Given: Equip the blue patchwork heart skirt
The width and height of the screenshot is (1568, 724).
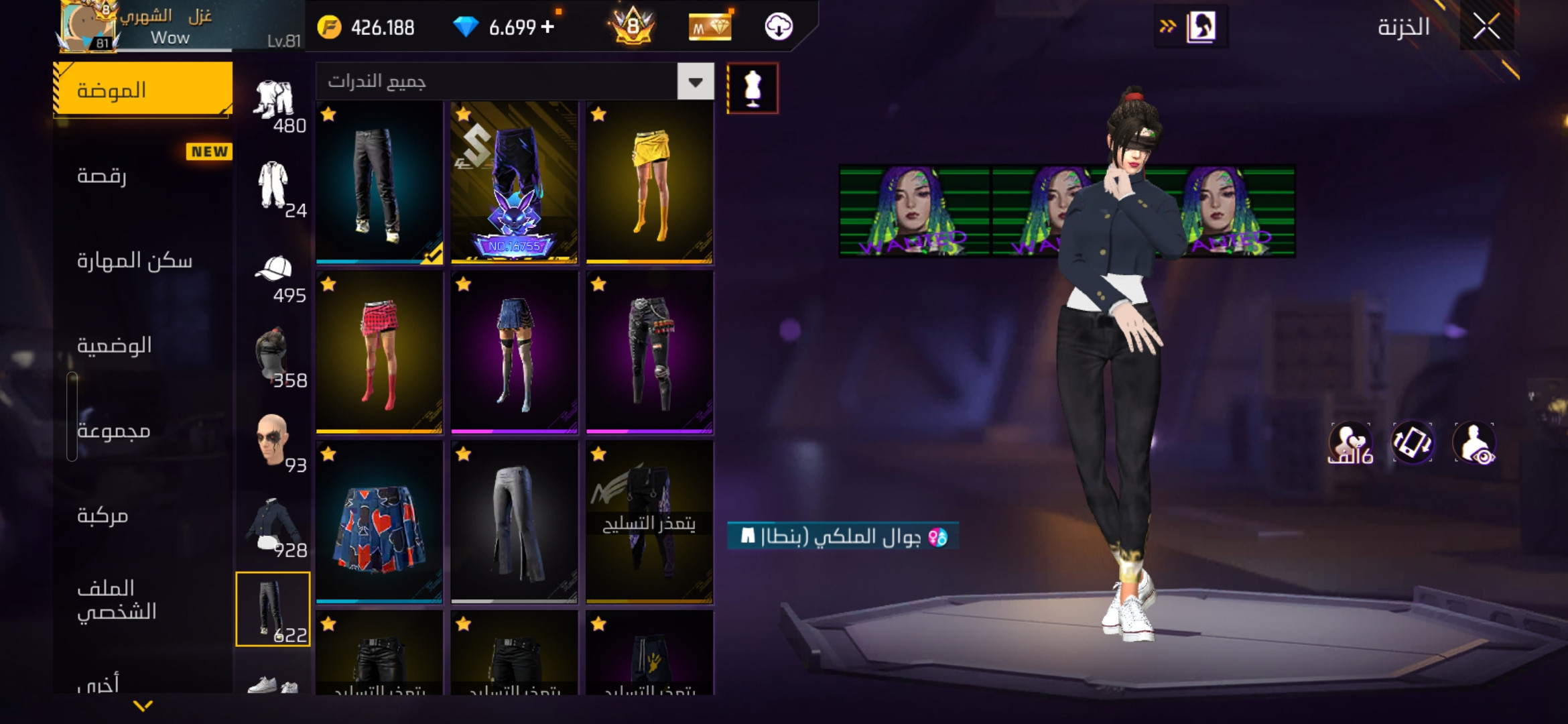Looking at the screenshot, I should tap(379, 522).
